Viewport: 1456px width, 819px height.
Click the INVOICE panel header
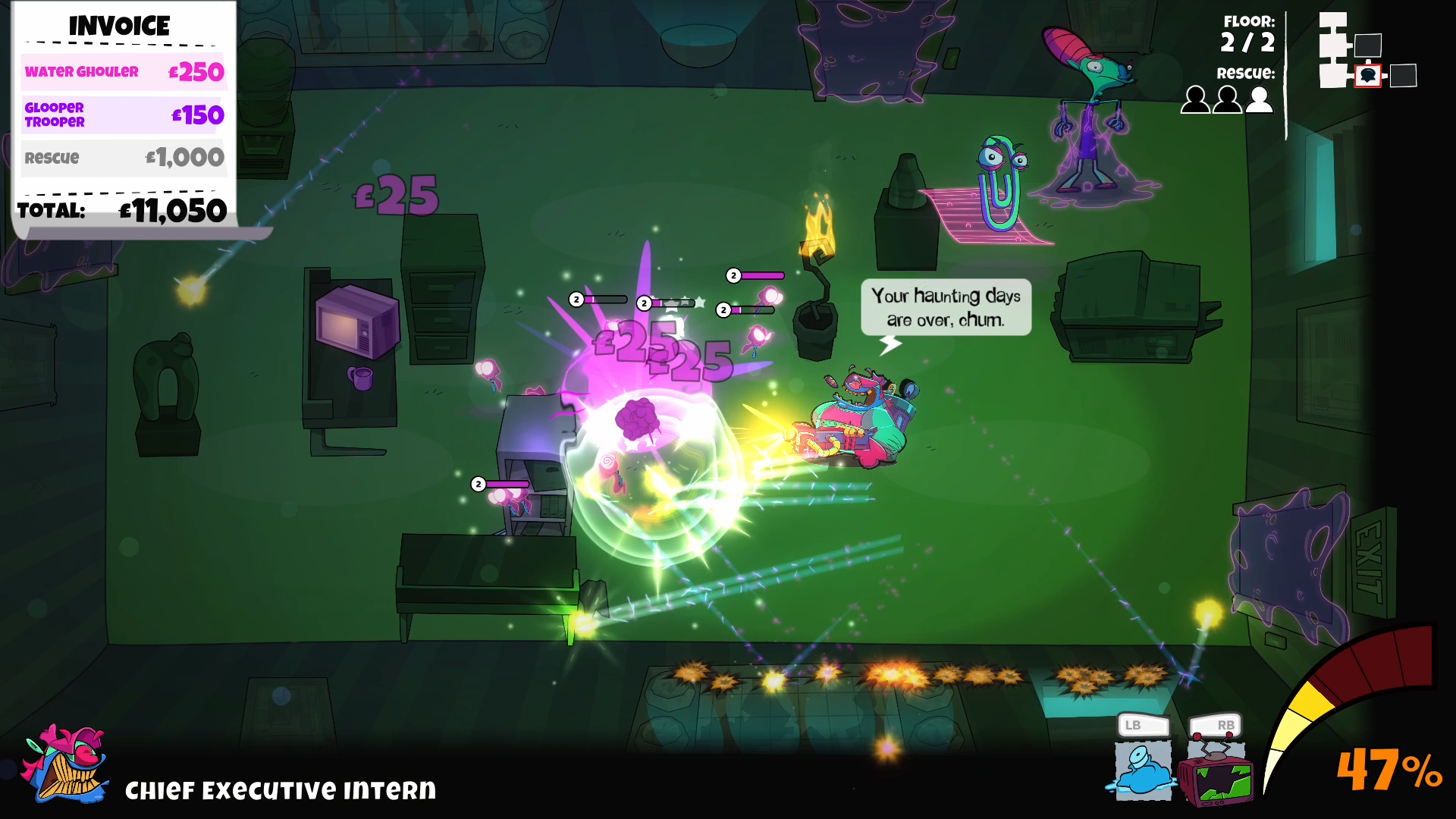coord(120,27)
